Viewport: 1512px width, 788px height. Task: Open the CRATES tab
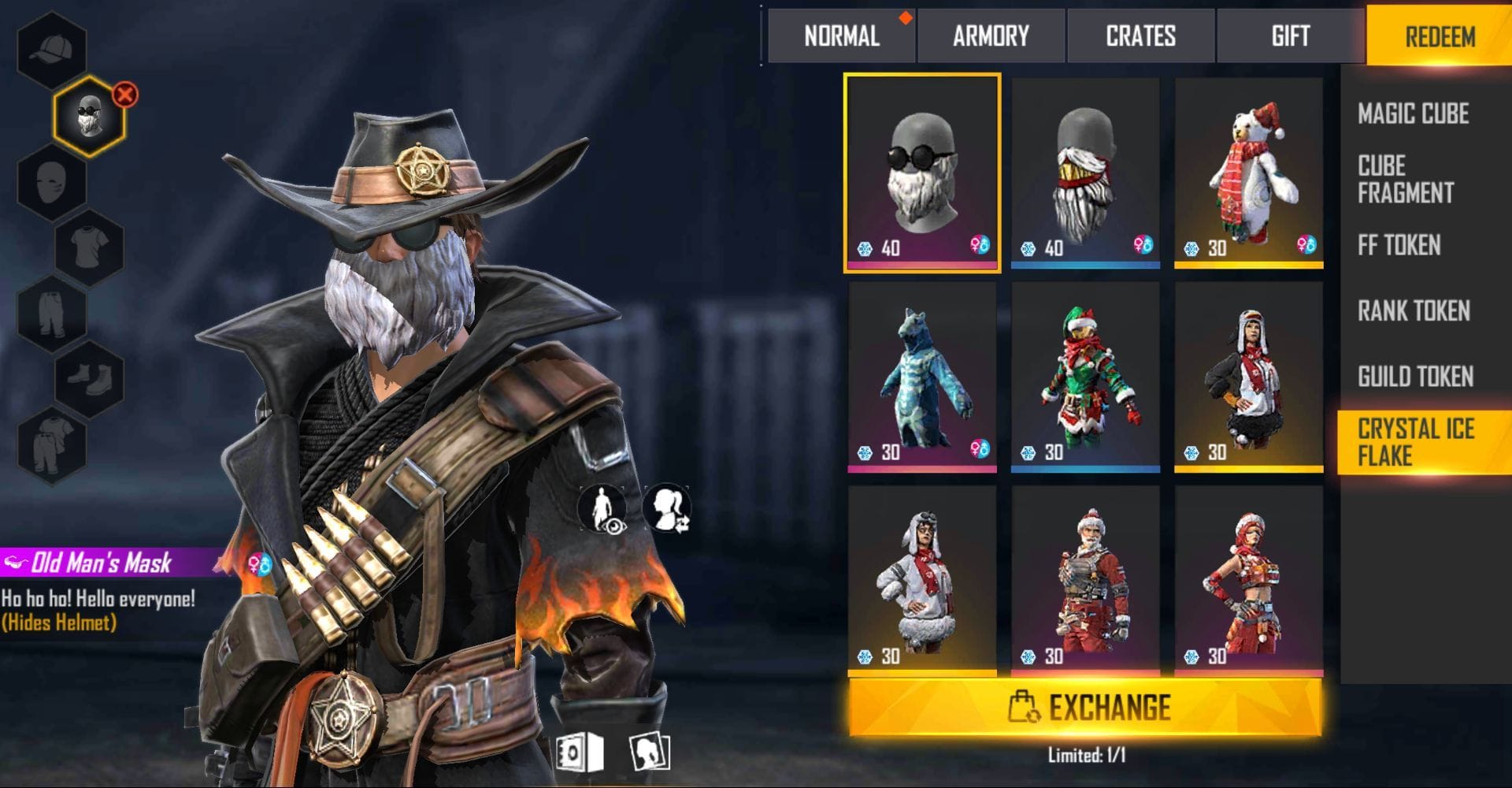pos(1140,35)
